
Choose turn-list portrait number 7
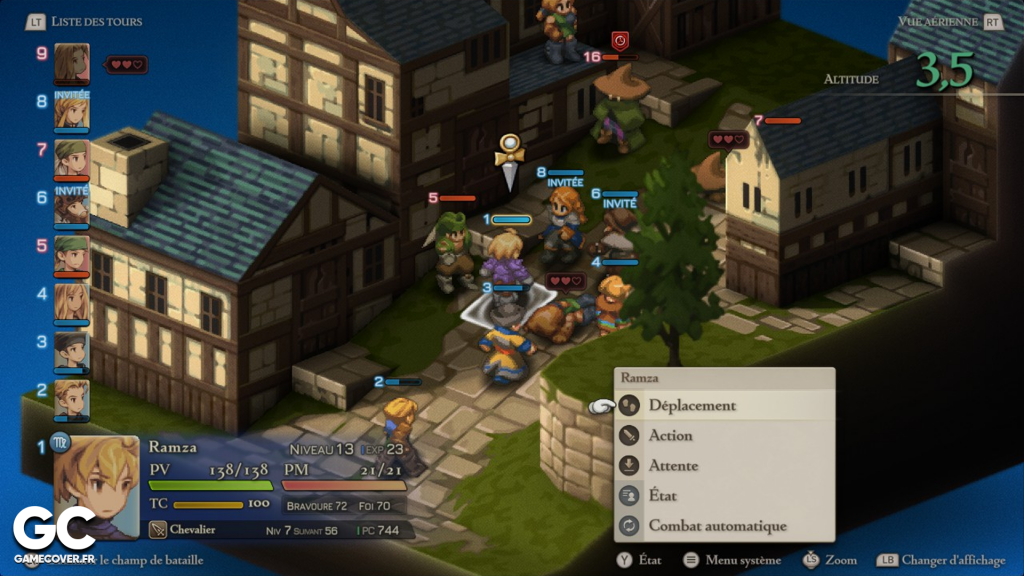pyautogui.click(x=72, y=158)
